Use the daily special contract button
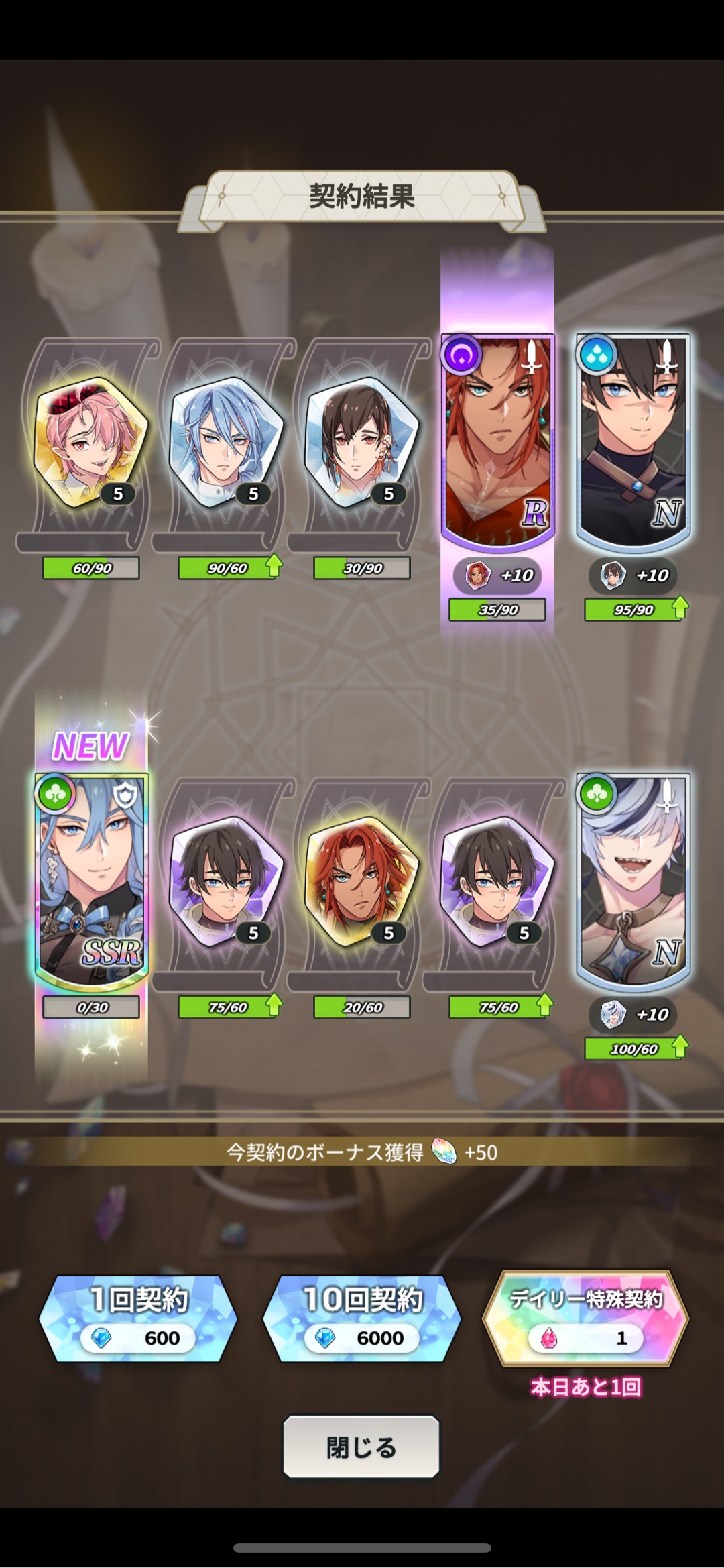The height and width of the screenshot is (1568, 724). (585, 1319)
